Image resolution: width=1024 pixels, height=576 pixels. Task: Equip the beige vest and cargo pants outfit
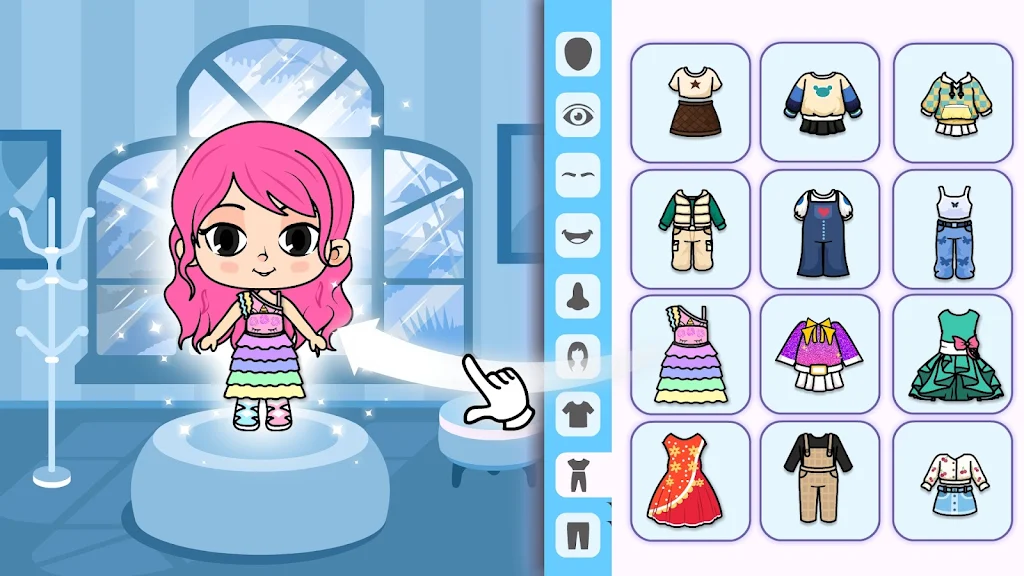tap(690, 229)
